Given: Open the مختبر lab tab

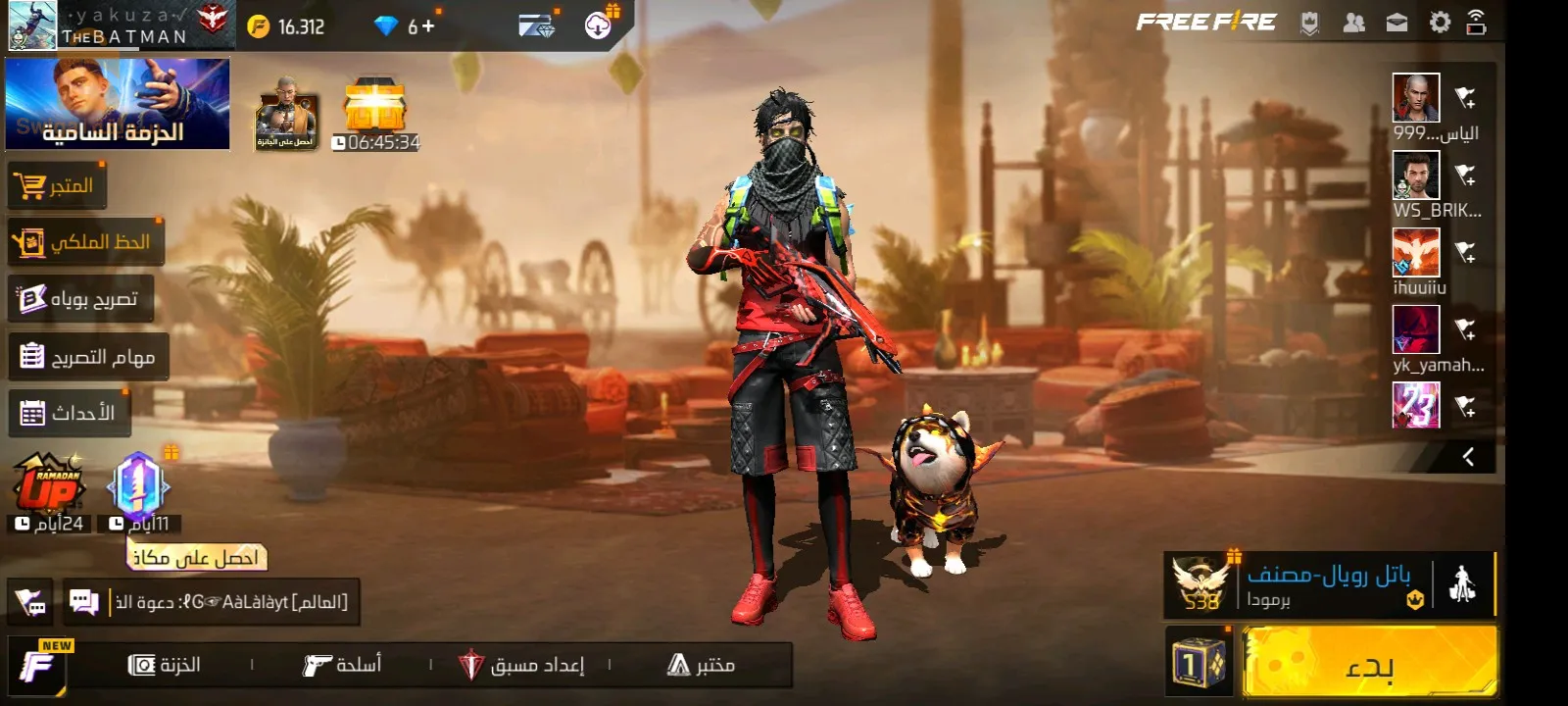Looking at the screenshot, I should tap(701, 665).
